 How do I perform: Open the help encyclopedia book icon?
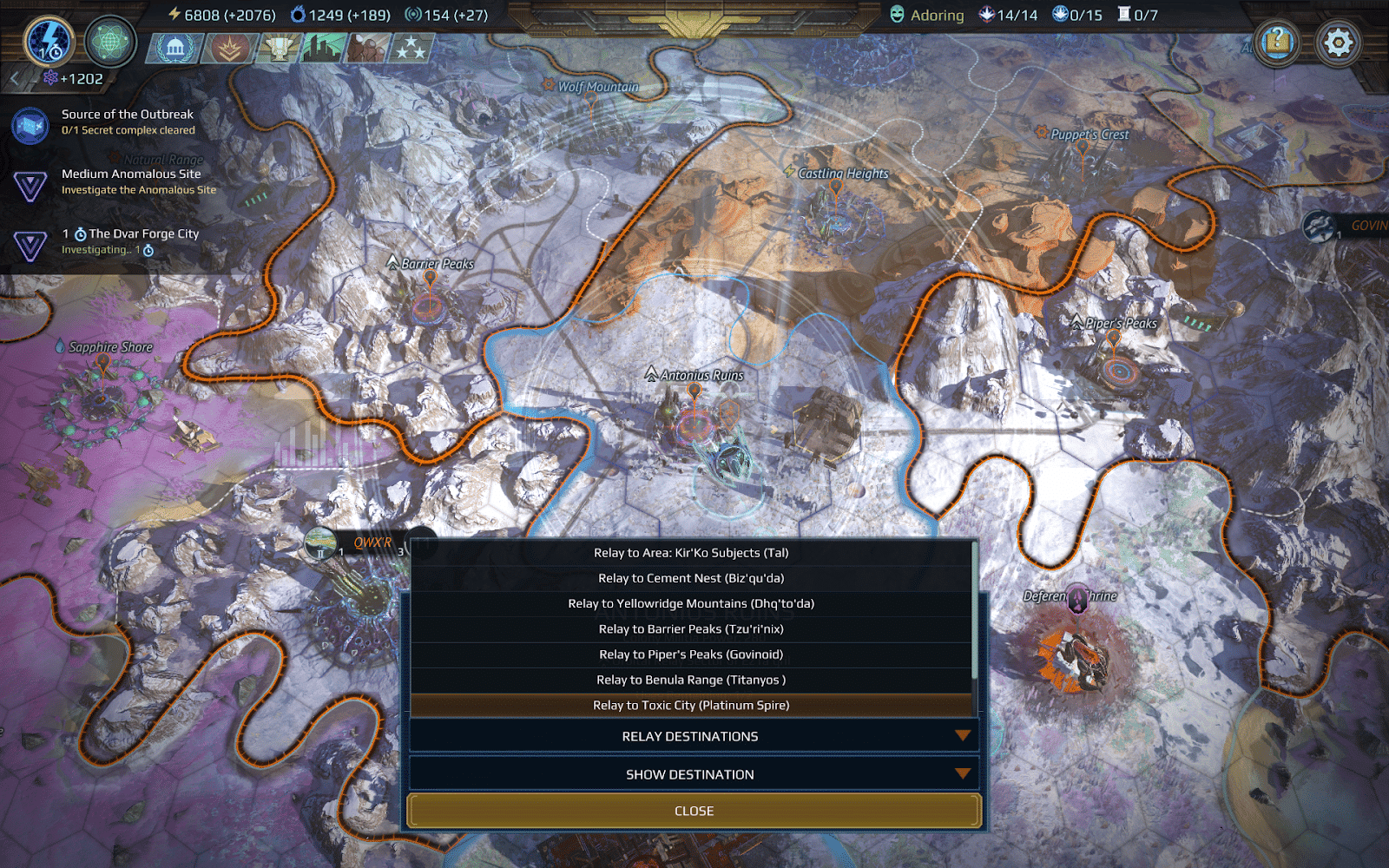click(x=1277, y=42)
